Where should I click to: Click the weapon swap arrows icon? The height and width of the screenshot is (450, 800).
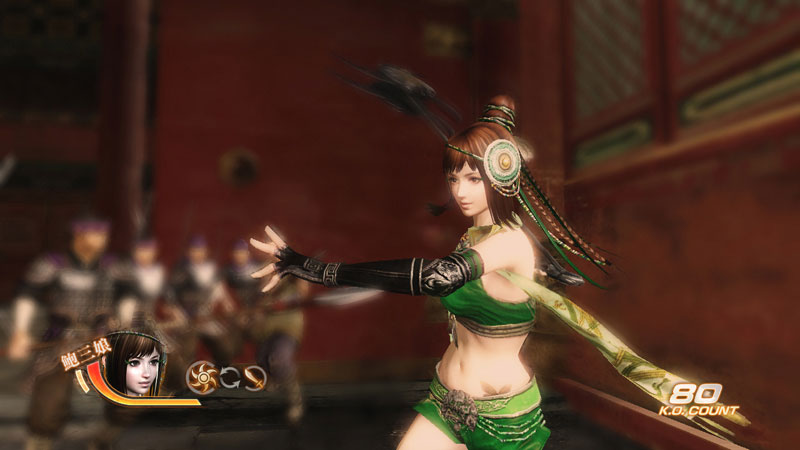point(229,378)
